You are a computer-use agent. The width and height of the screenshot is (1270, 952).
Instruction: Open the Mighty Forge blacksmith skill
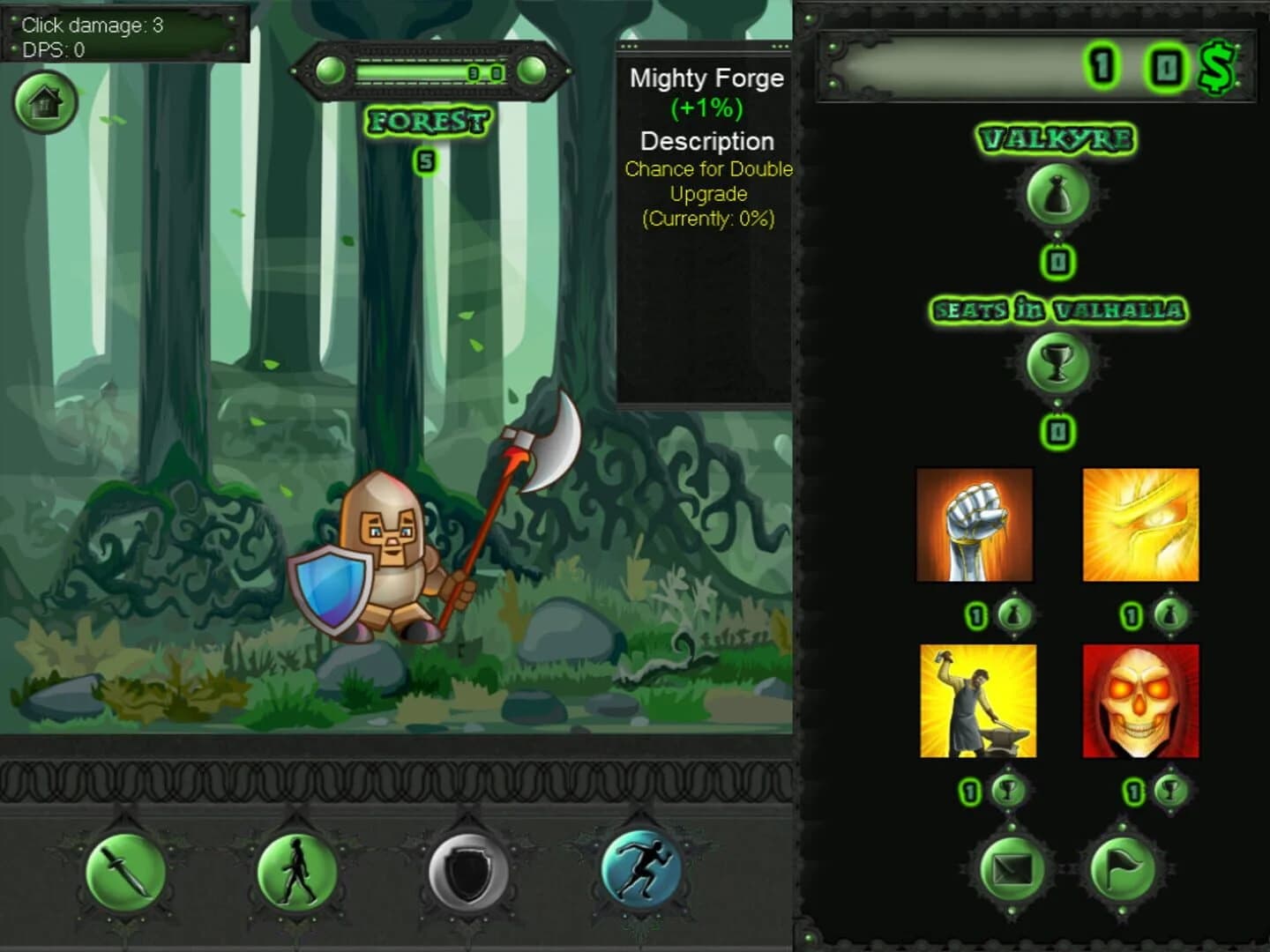pyautogui.click(x=974, y=701)
